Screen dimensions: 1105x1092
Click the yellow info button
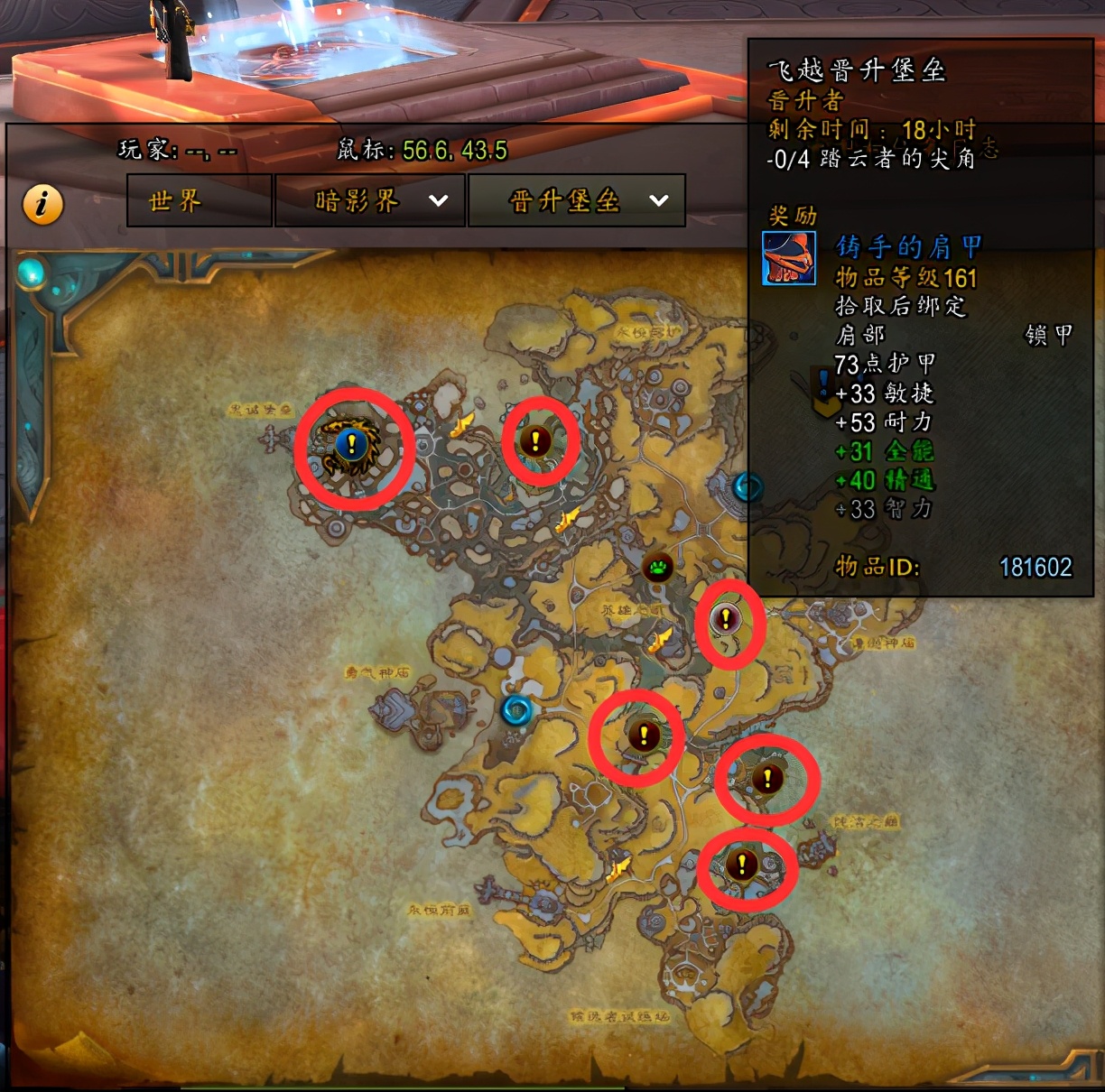(42, 204)
